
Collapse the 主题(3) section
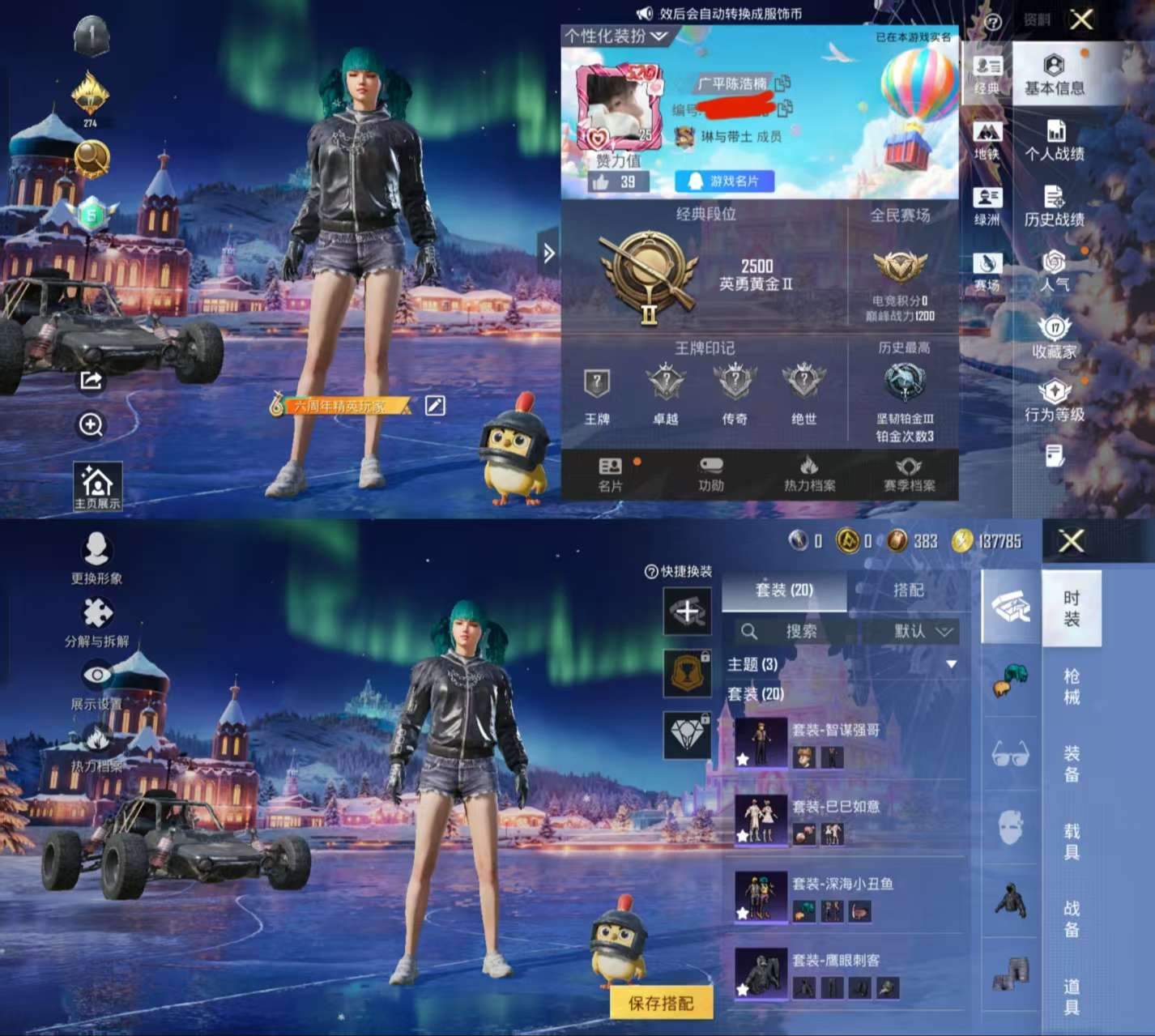coord(950,662)
